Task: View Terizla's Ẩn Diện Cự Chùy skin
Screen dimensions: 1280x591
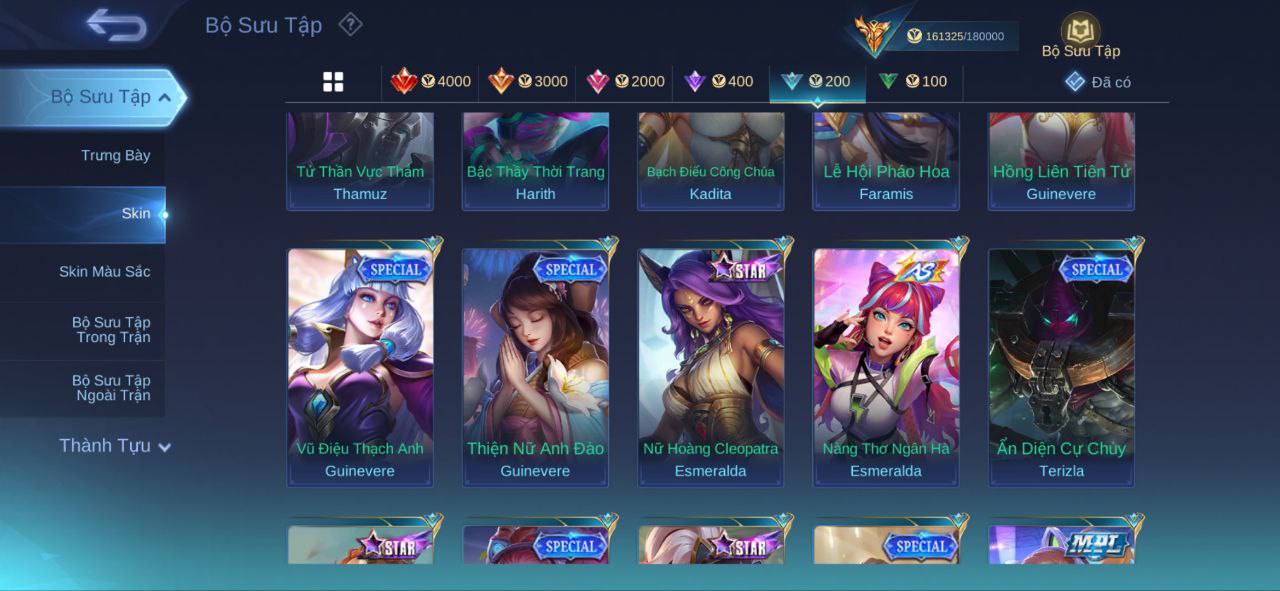Action: [x=1061, y=365]
